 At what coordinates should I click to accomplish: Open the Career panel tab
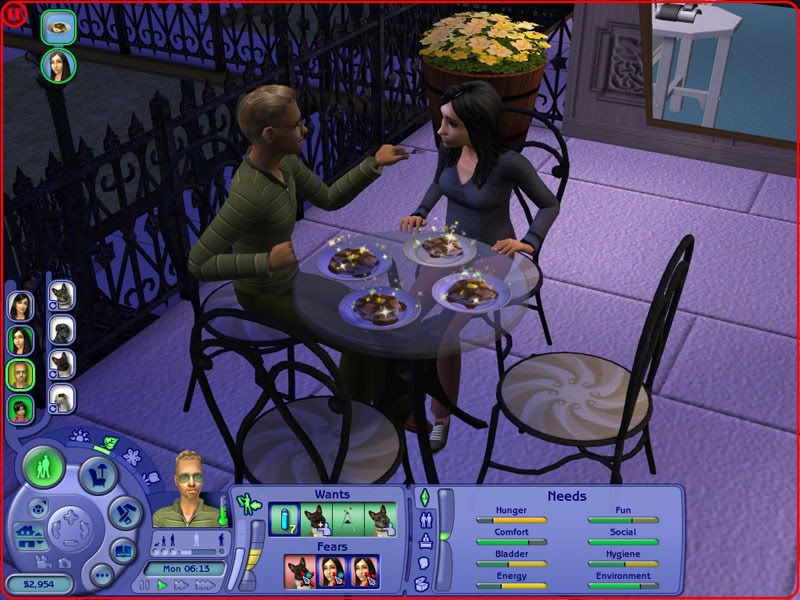pyautogui.click(x=423, y=540)
